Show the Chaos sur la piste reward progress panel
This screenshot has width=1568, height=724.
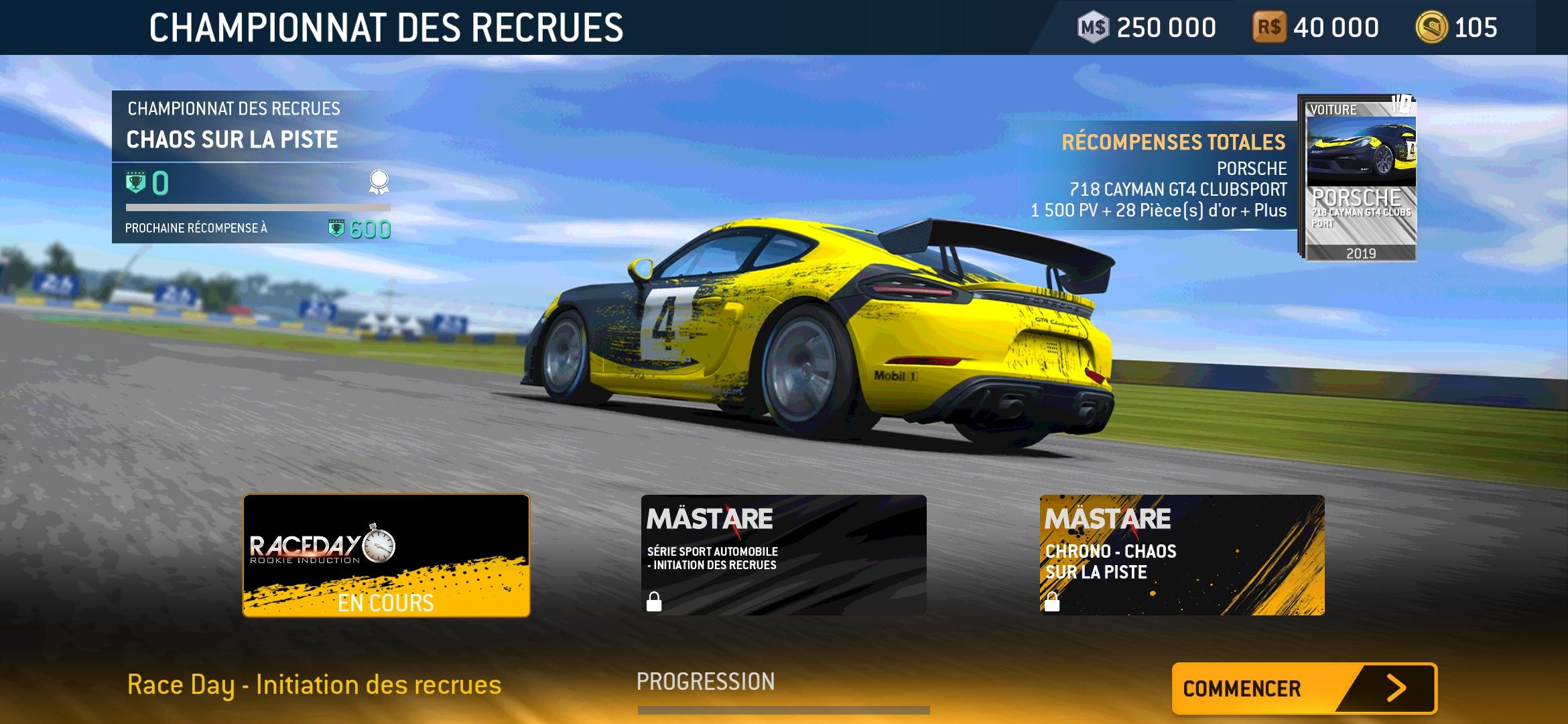(x=252, y=168)
